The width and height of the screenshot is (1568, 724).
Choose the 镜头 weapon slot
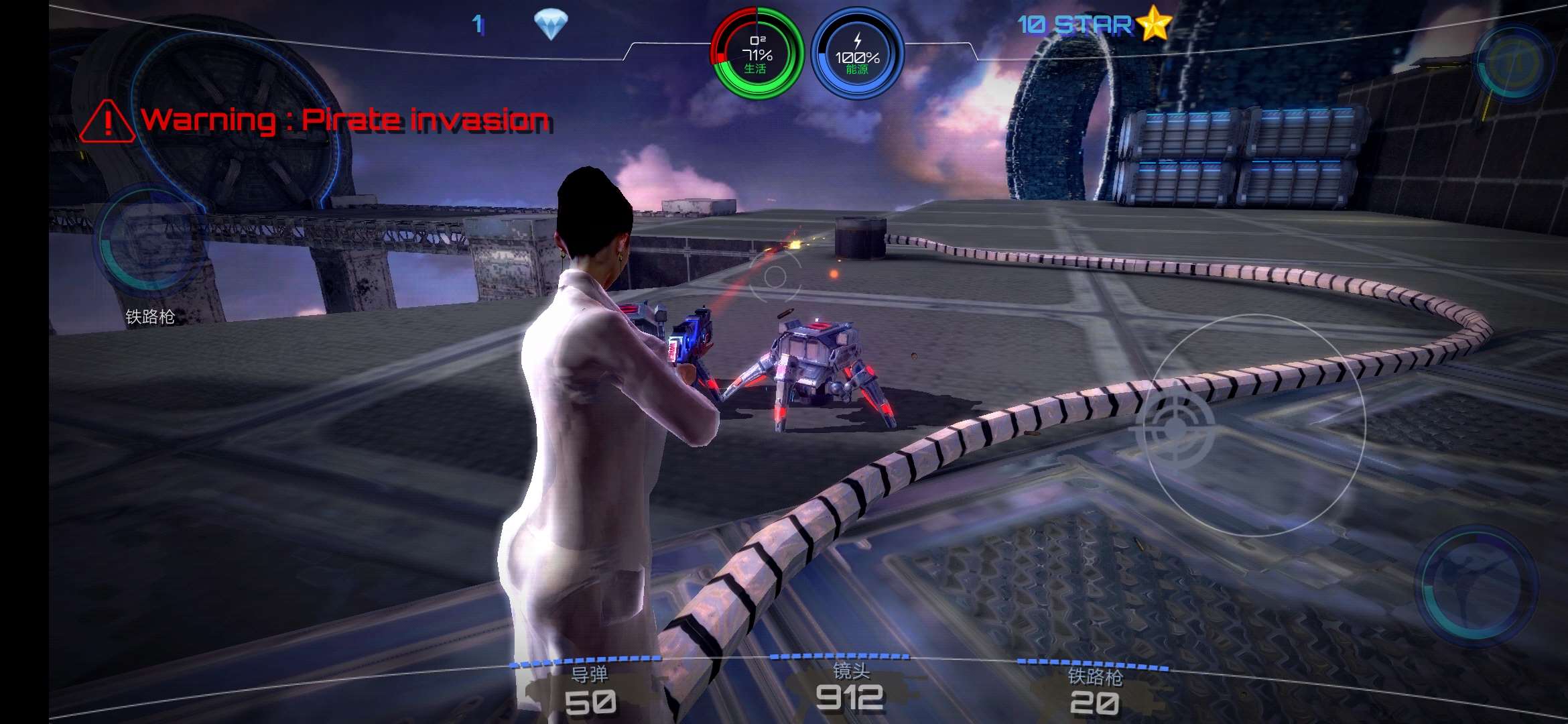(x=850, y=687)
